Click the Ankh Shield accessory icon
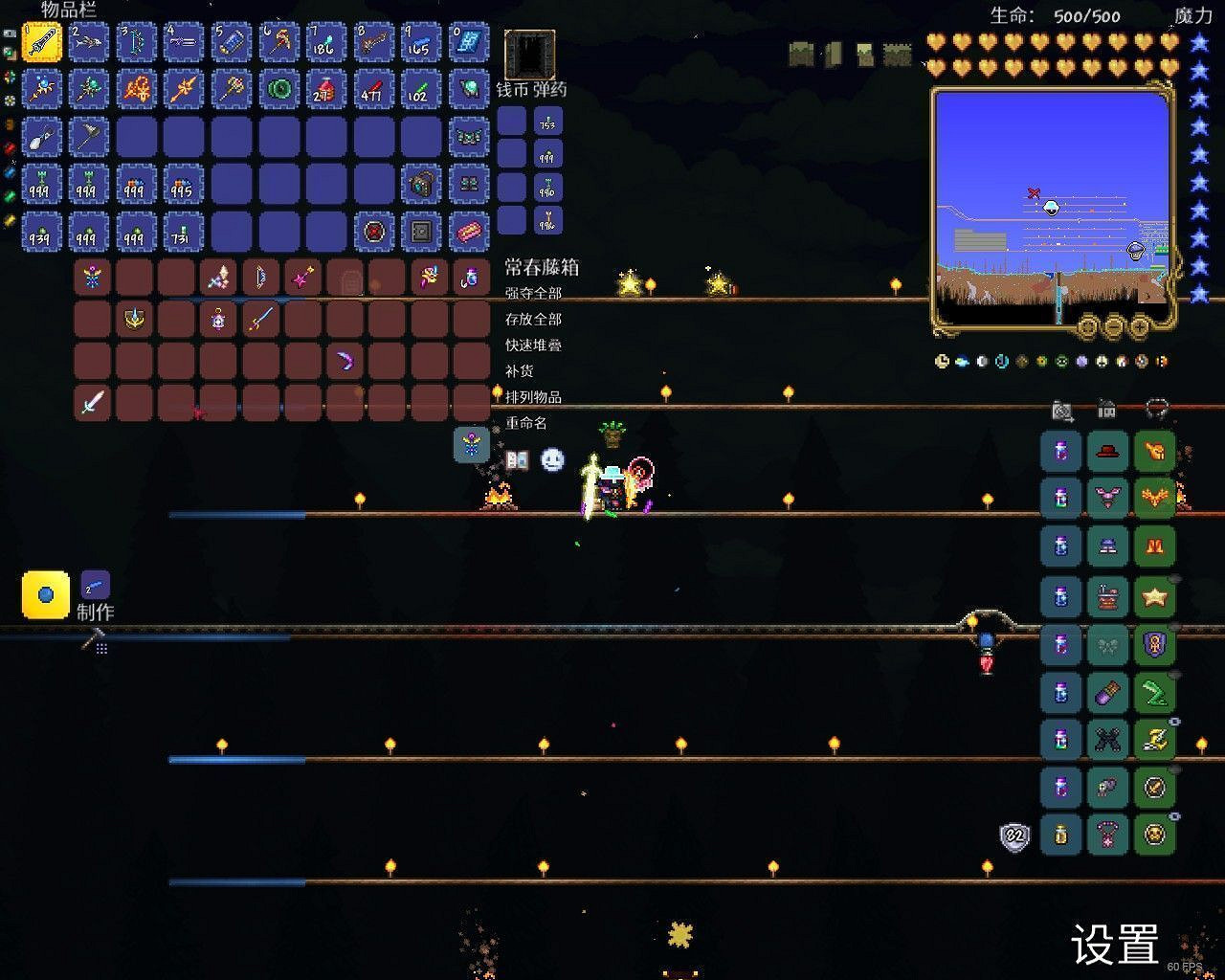The height and width of the screenshot is (980, 1225). tap(1152, 644)
